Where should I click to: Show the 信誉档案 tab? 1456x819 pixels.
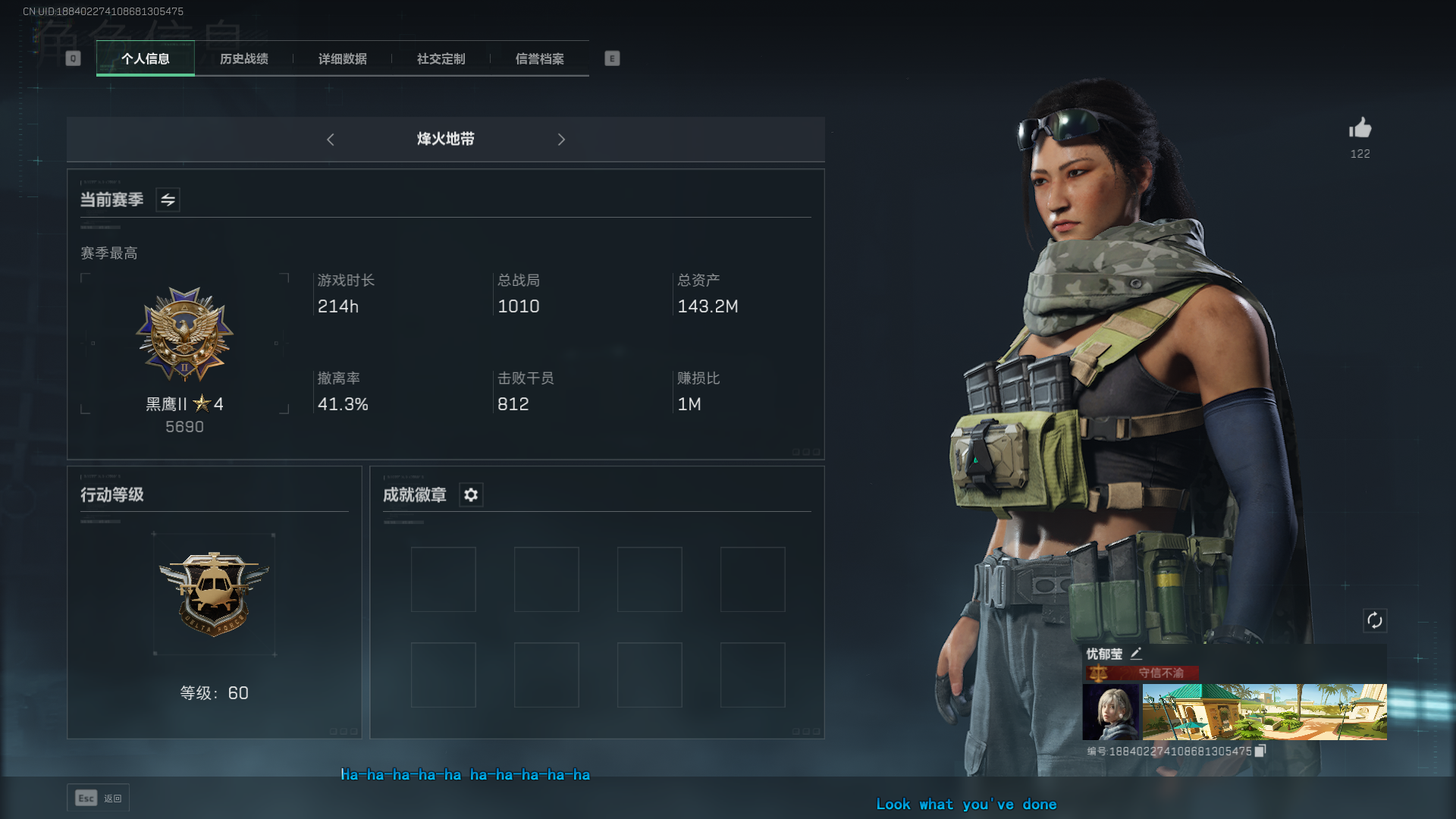point(540,58)
